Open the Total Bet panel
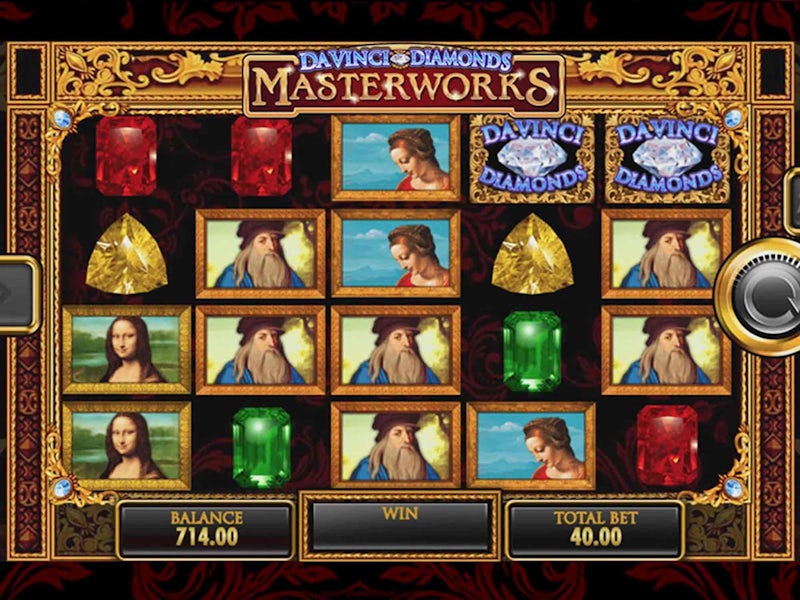The height and width of the screenshot is (600, 800). (595, 528)
